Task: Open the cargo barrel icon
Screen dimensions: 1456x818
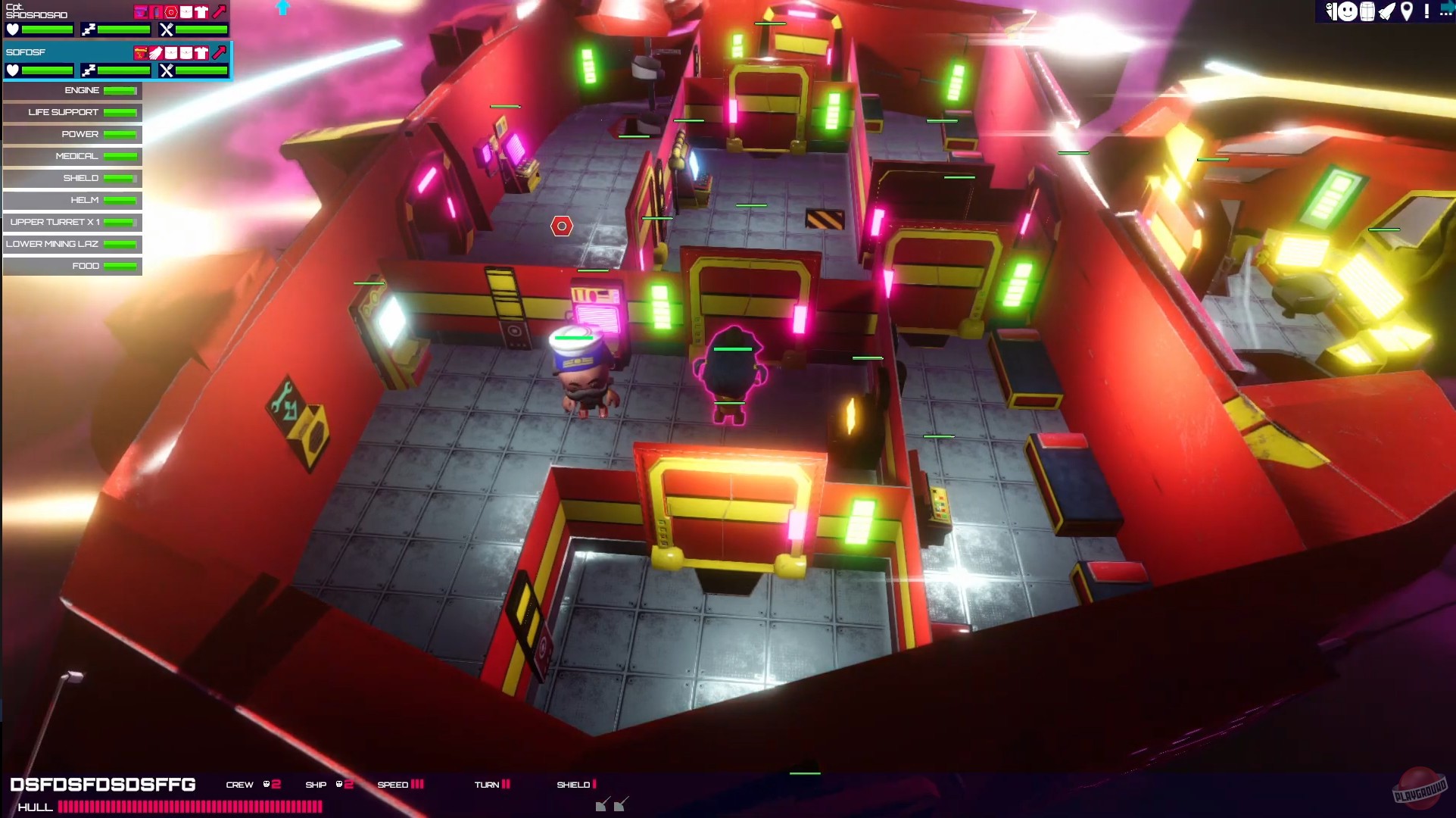Action: point(1367,11)
